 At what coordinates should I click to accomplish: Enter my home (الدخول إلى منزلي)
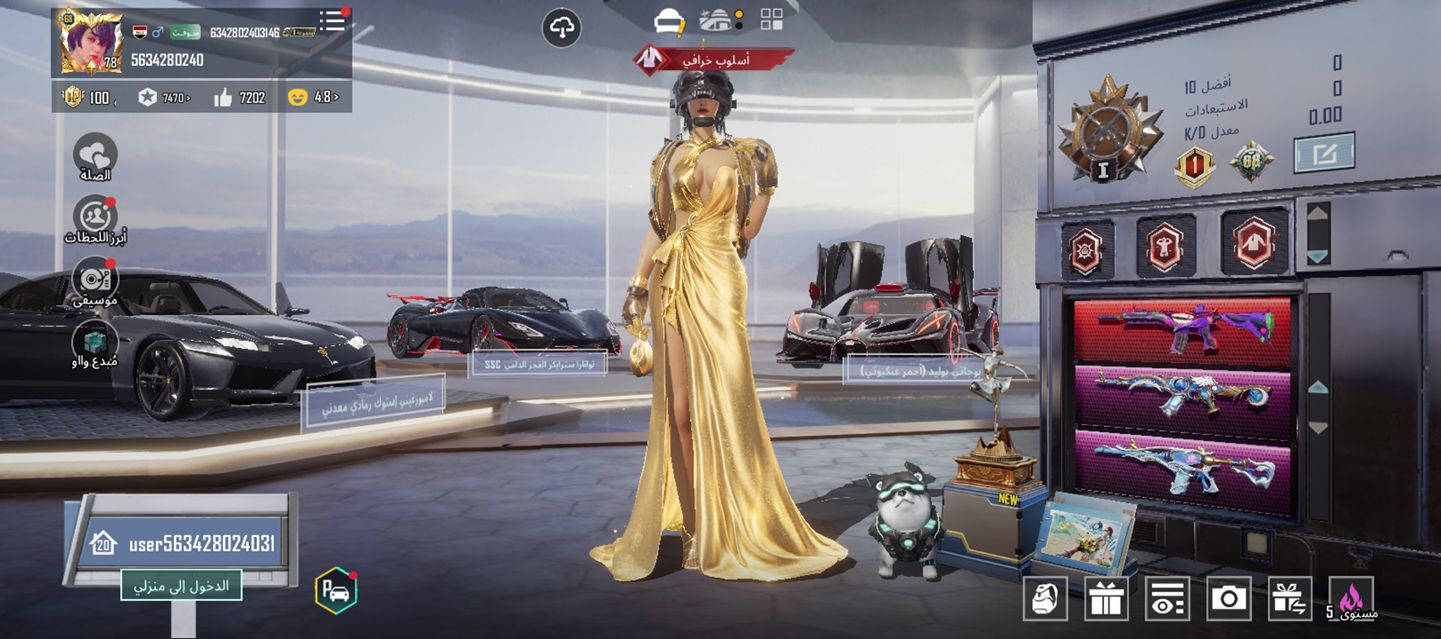pos(182,585)
